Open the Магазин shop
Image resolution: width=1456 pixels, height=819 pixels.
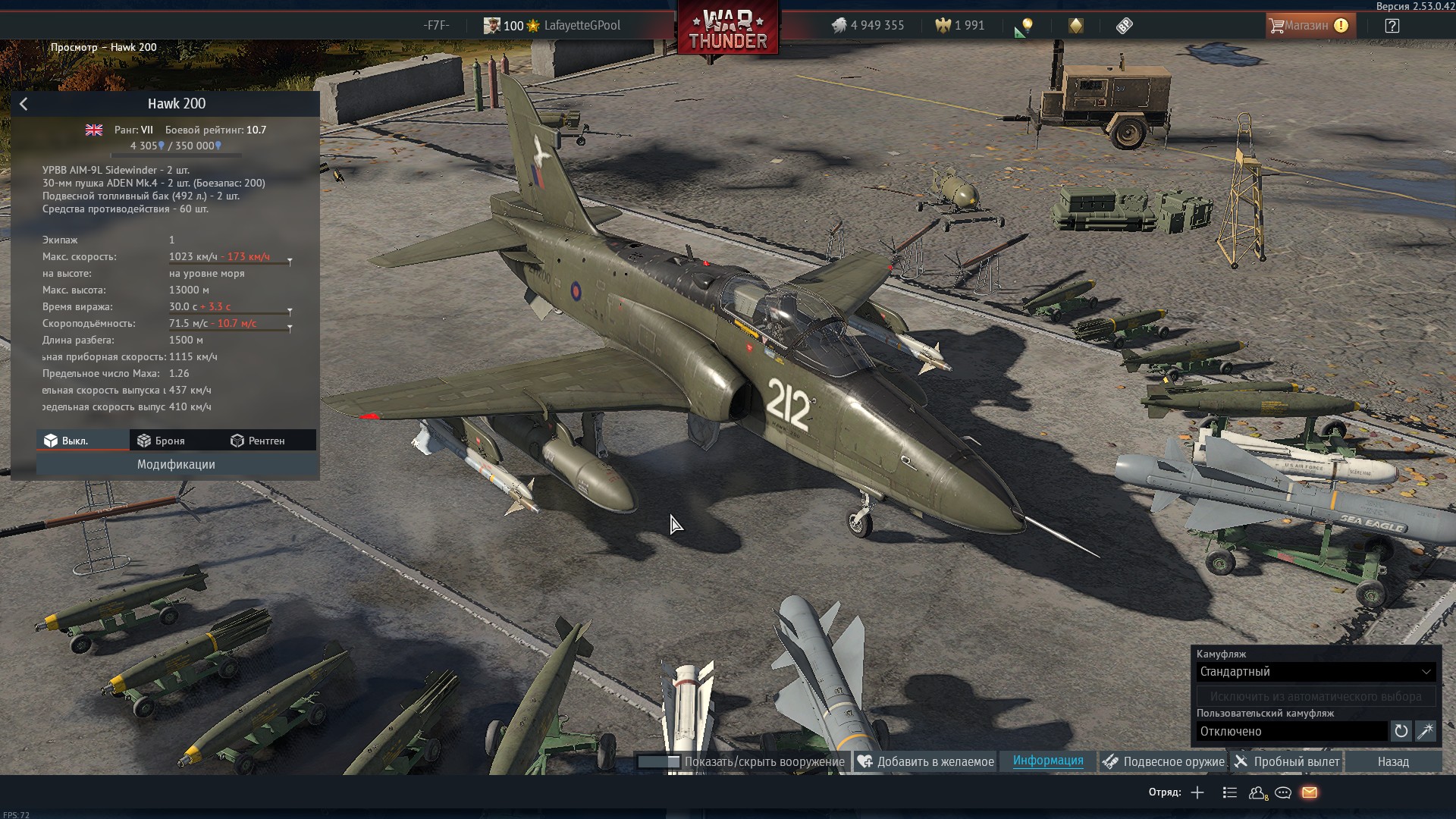point(1308,26)
